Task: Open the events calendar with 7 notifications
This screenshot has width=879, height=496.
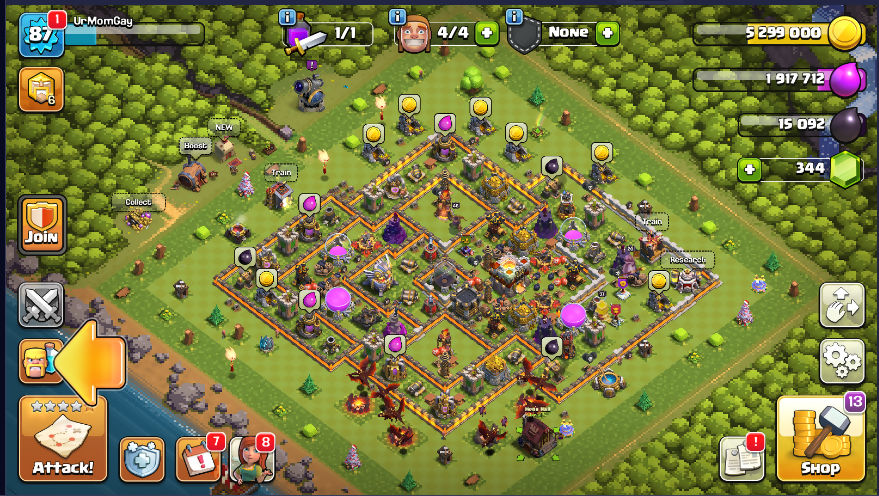Action: tap(197, 459)
